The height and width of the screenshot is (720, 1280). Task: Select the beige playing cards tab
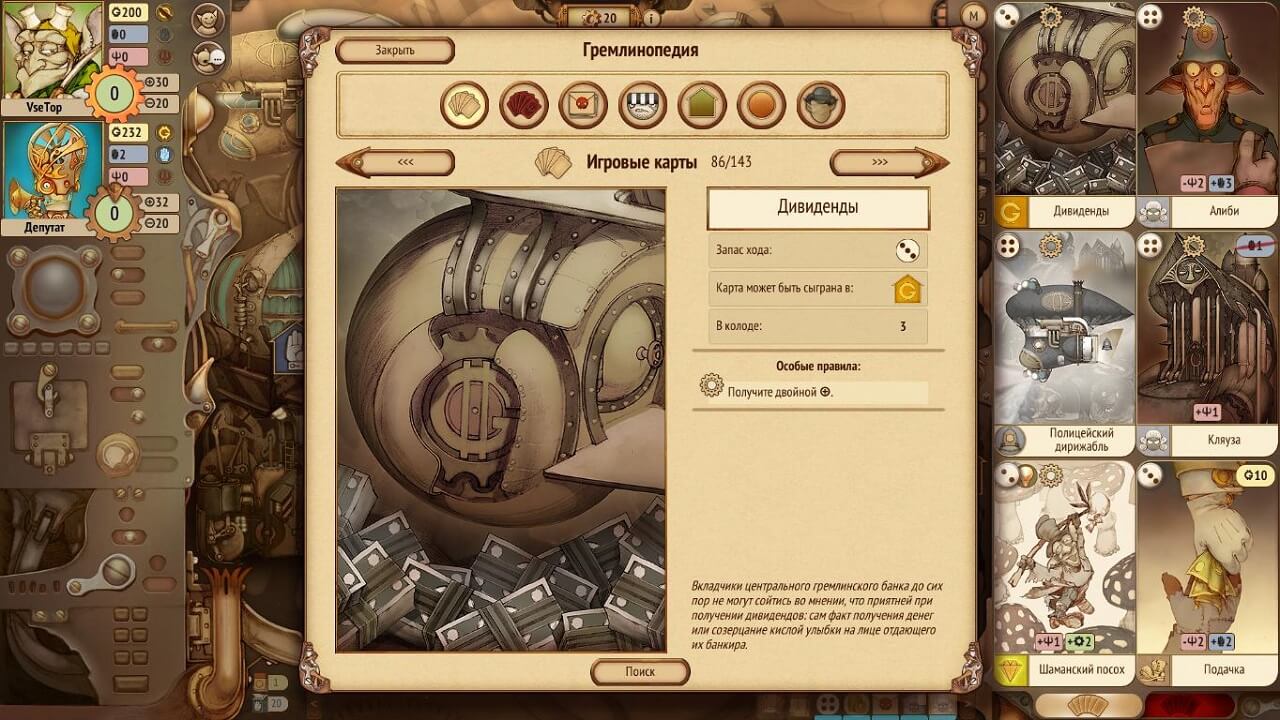pyautogui.click(x=464, y=105)
